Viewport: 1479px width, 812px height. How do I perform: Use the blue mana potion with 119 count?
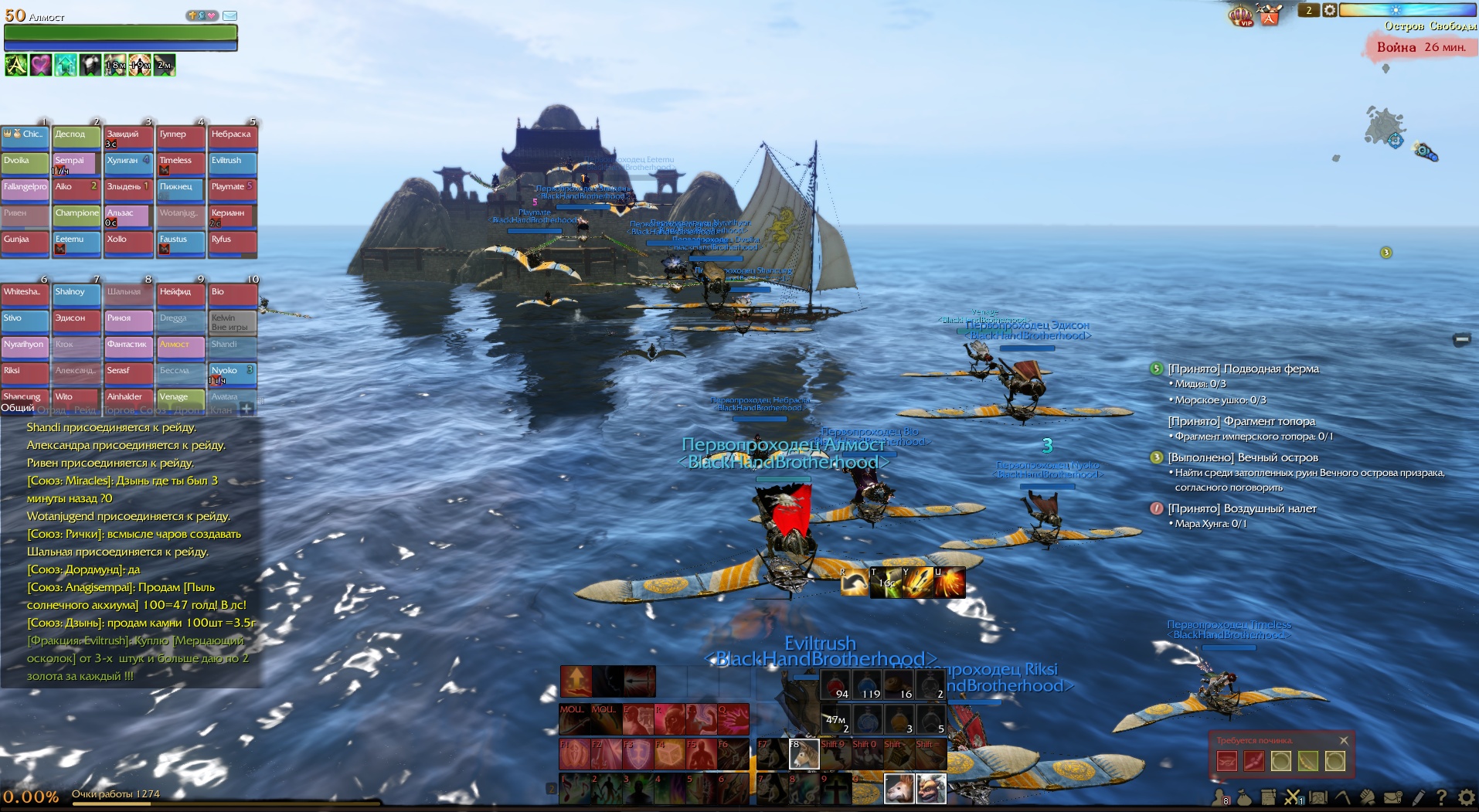[867, 685]
